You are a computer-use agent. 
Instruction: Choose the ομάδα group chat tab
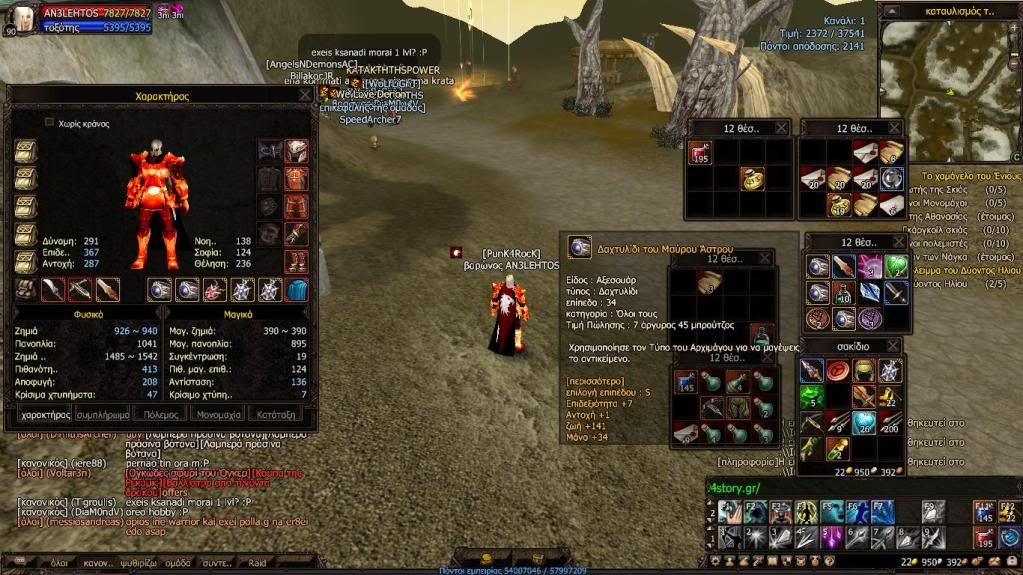[x=178, y=563]
